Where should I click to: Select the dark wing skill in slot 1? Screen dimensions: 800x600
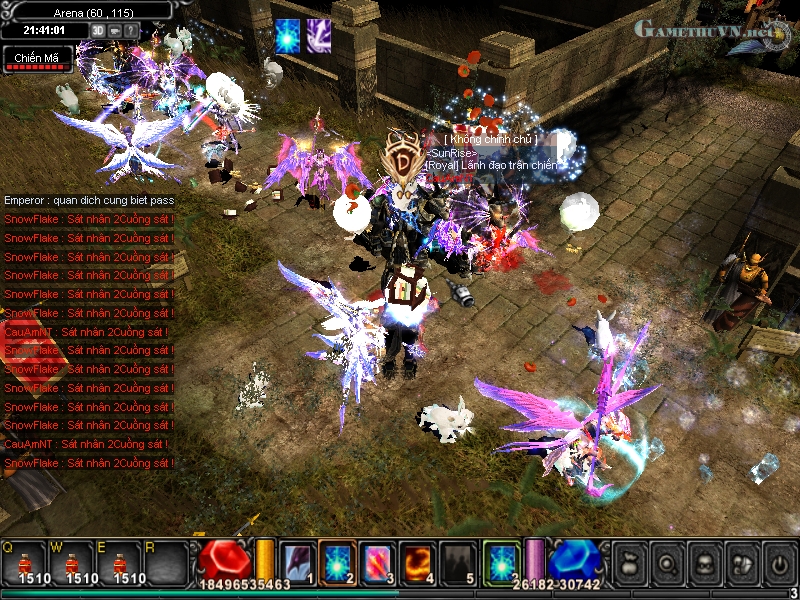pyautogui.click(x=298, y=561)
